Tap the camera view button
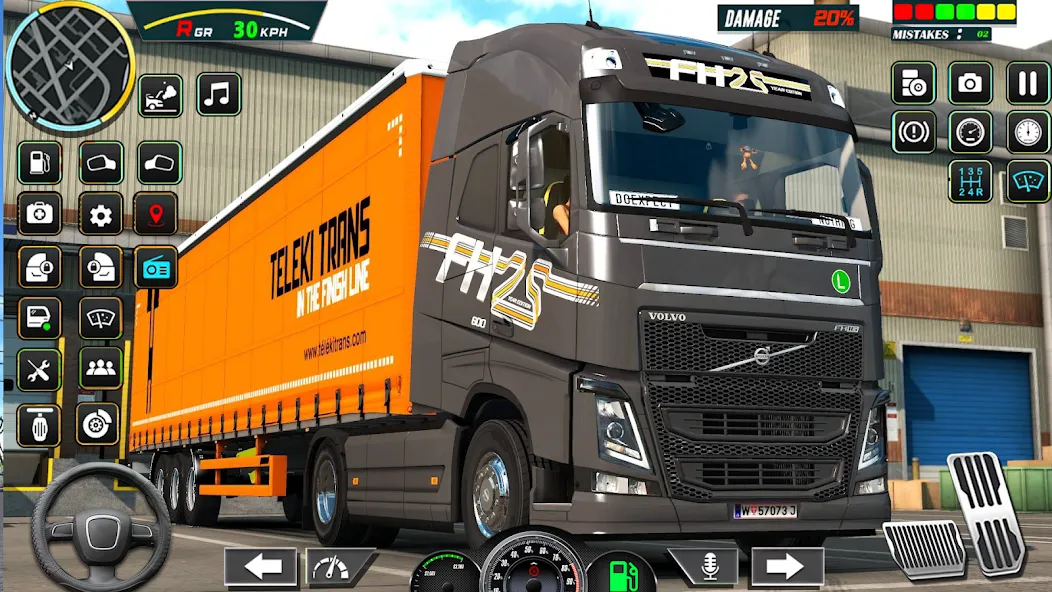 (x=970, y=84)
